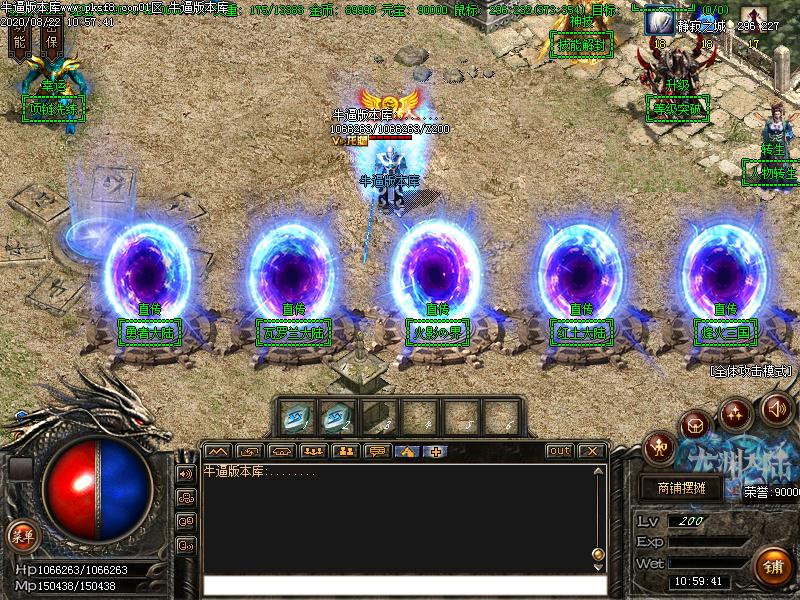The width and height of the screenshot is (800, 600).
Task: Click the three-person group chat button
Action: pyautogui.click(x=315, y=451)
